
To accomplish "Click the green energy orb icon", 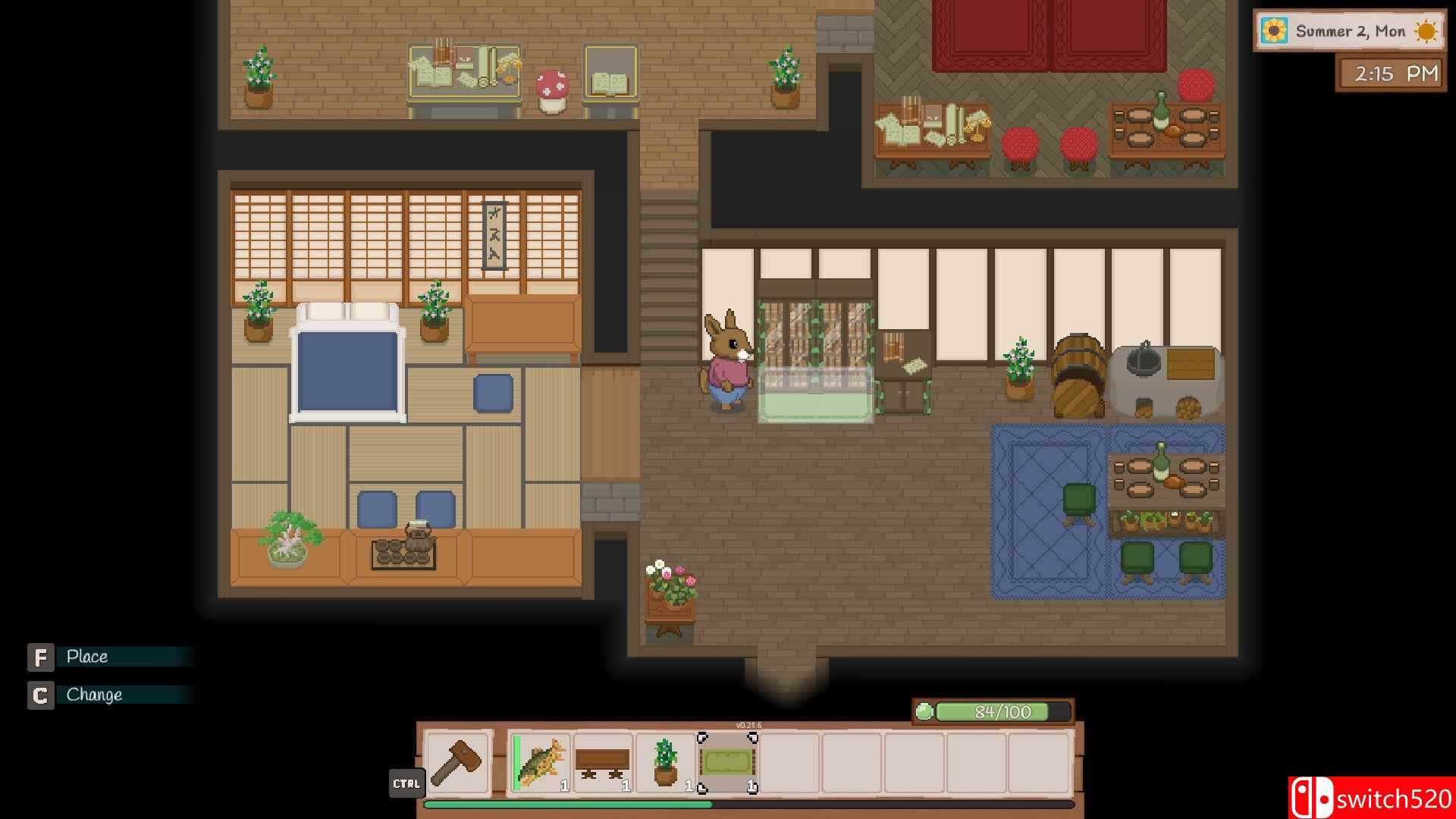I will tap(924, 711).
